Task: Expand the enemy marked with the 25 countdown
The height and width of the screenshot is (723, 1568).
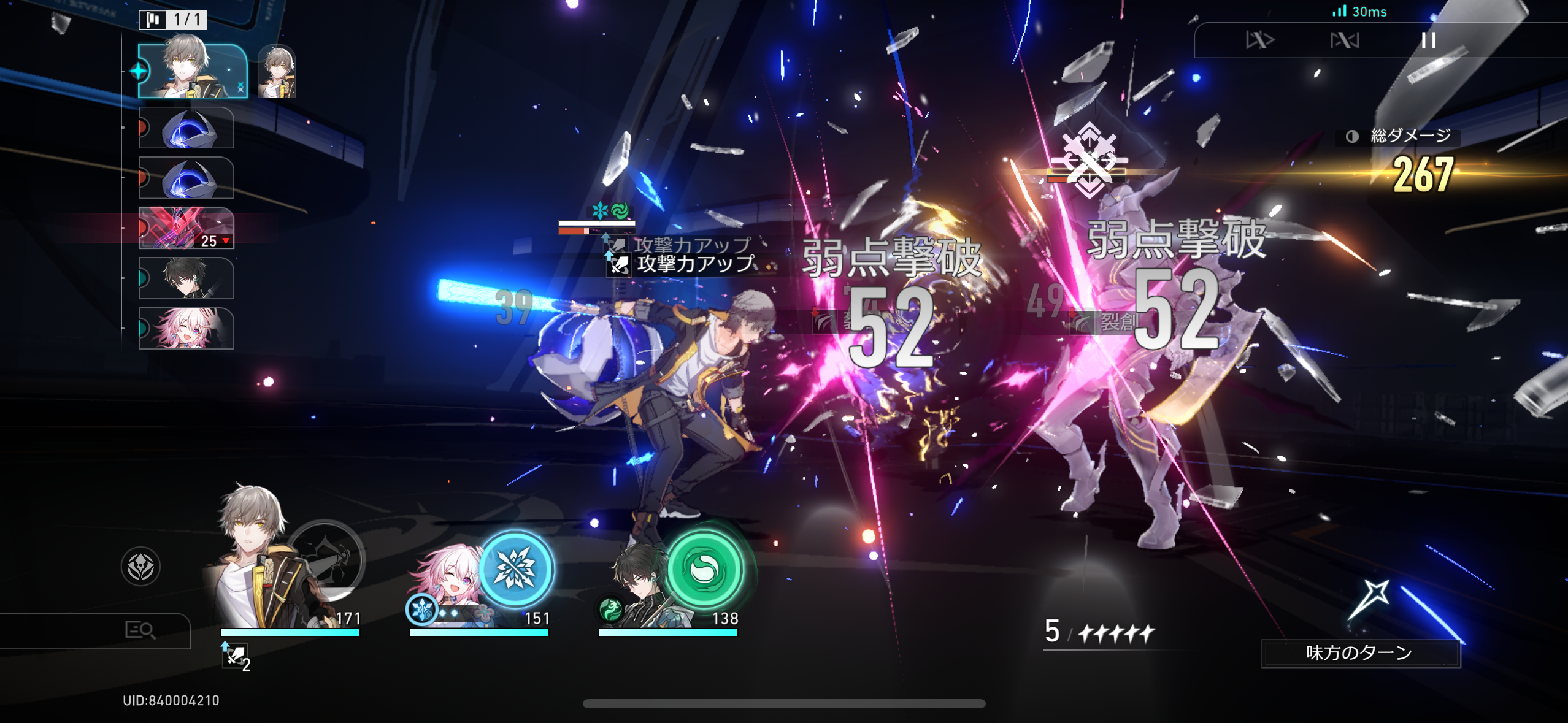Action: click(x=186, y=229)
